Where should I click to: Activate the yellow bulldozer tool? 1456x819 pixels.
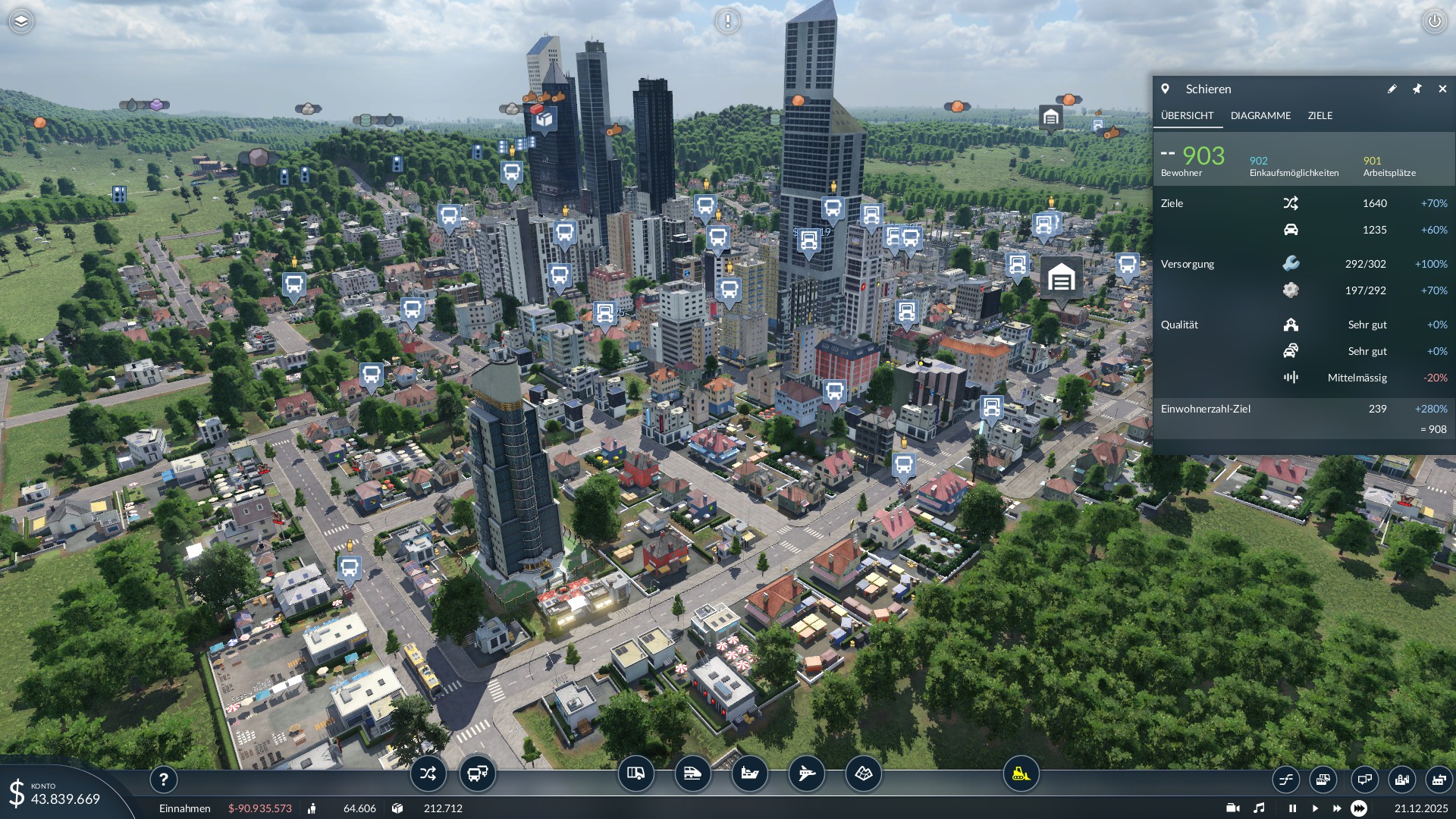(1021, 773)
